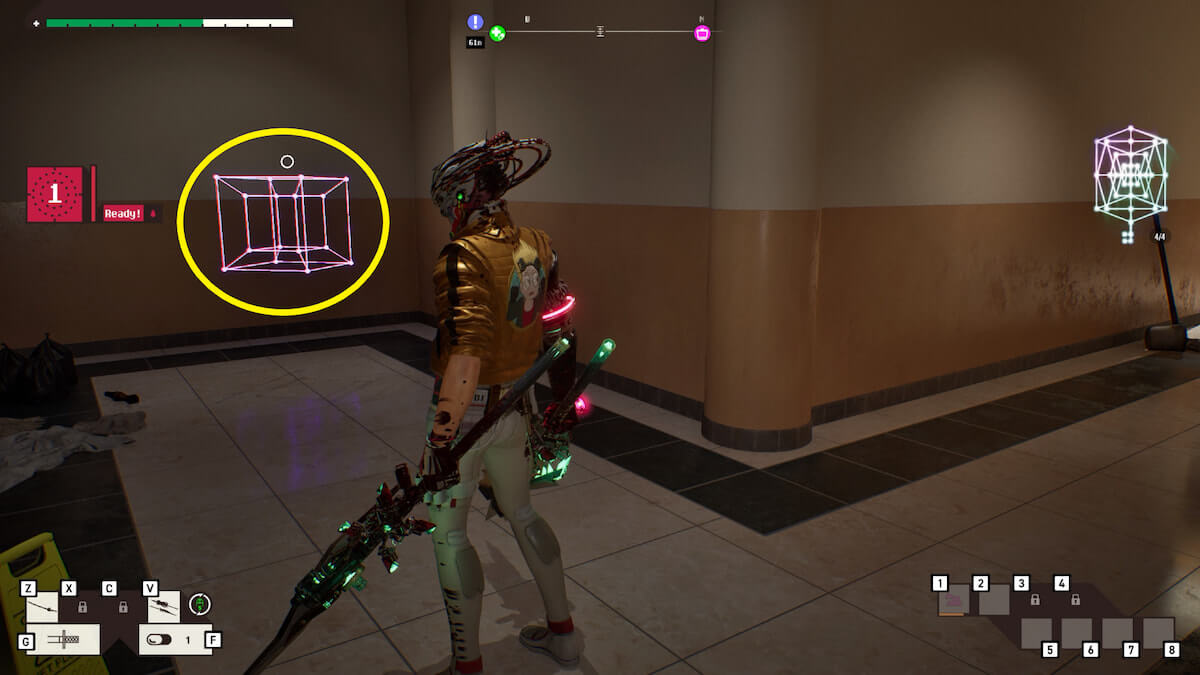This screenshot has width=1200, height=675.
Task: Click the red skull badge numbered 1
Action: pyautogui.click(x=55, y=194)
